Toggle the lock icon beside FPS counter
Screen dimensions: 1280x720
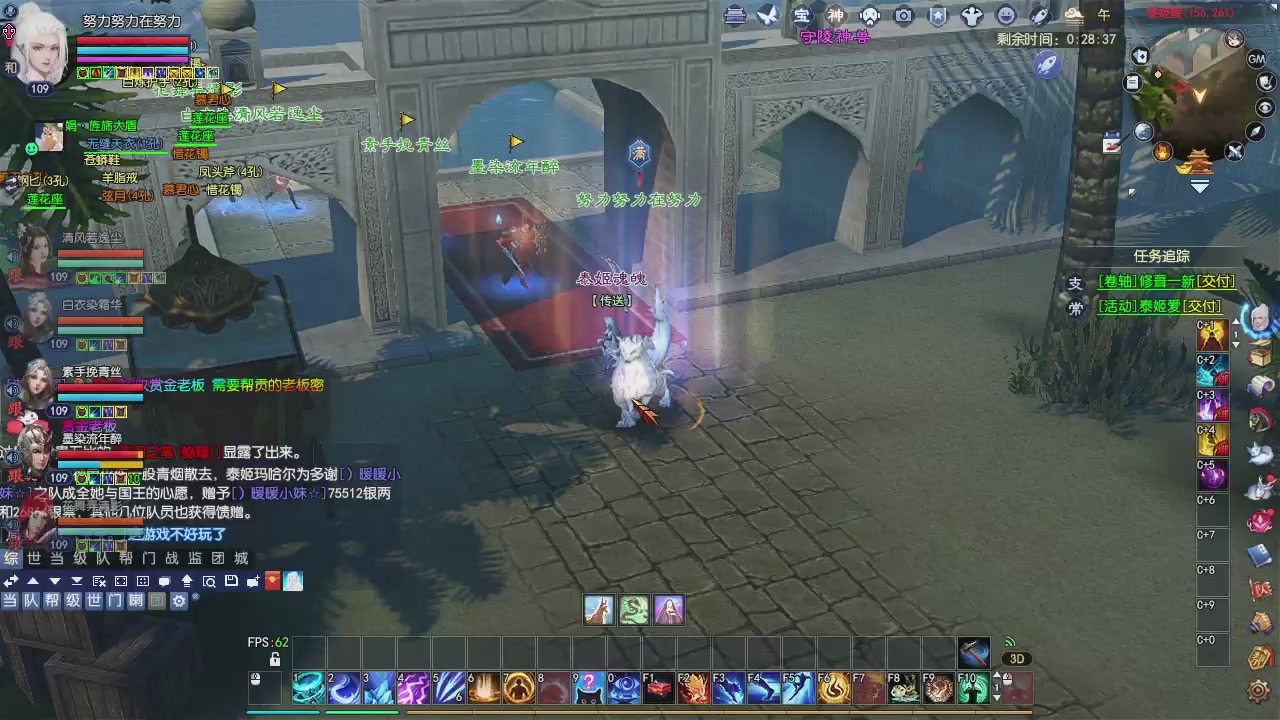click(275, 659)
